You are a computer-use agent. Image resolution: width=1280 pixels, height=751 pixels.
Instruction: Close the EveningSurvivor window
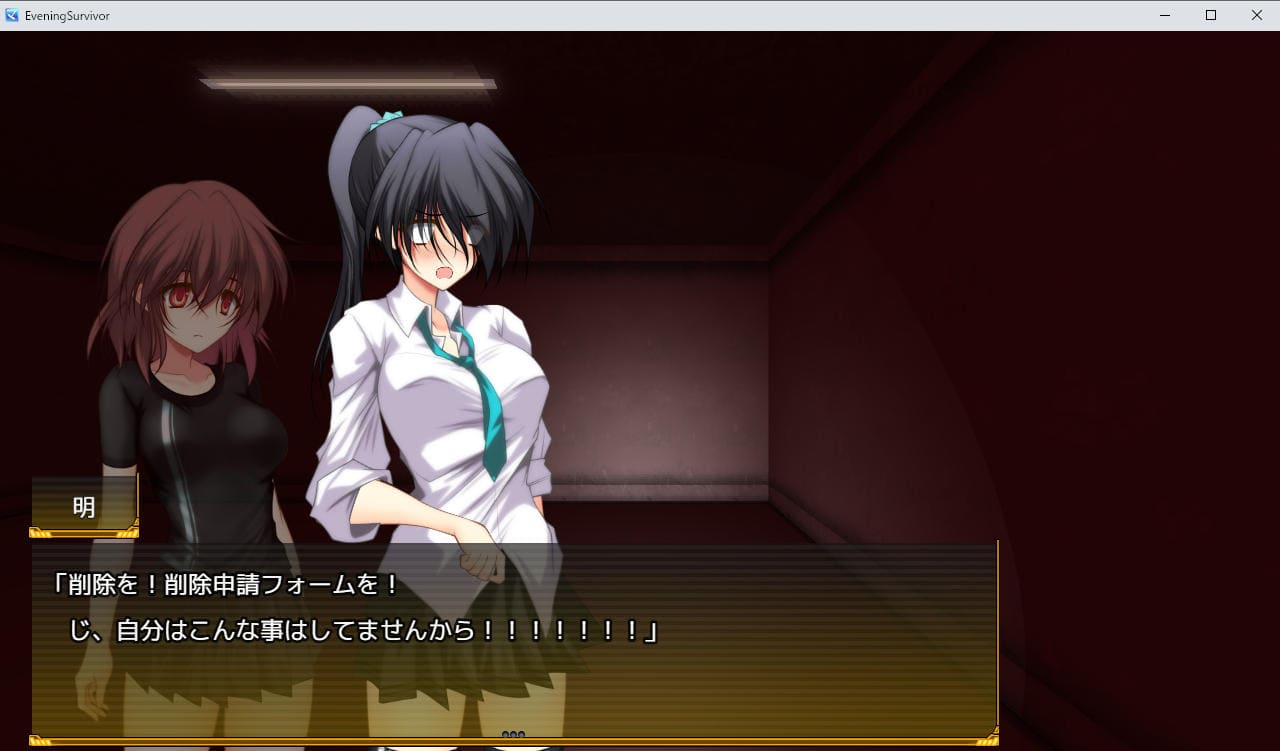[1257, 15]
